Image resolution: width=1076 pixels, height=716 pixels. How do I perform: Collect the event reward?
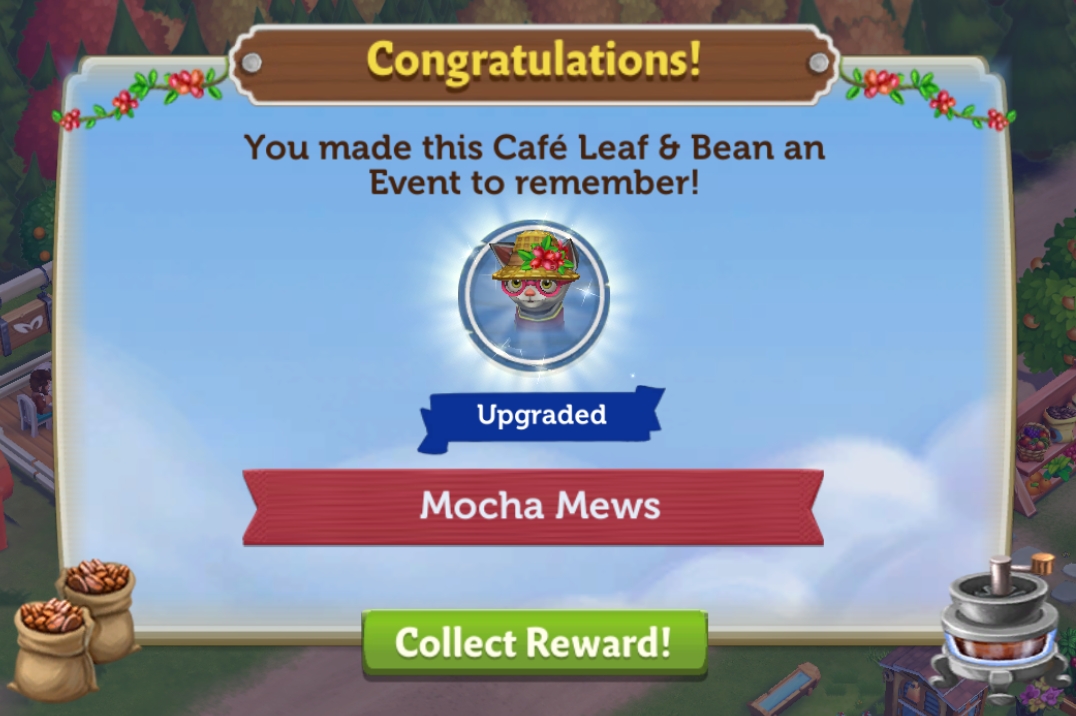pyautogui.click(x=534, y=642)
